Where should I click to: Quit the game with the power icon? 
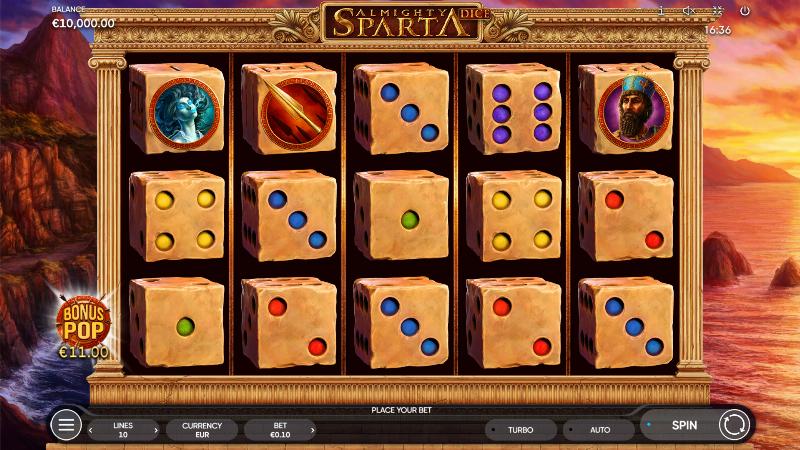coord(744,10)
